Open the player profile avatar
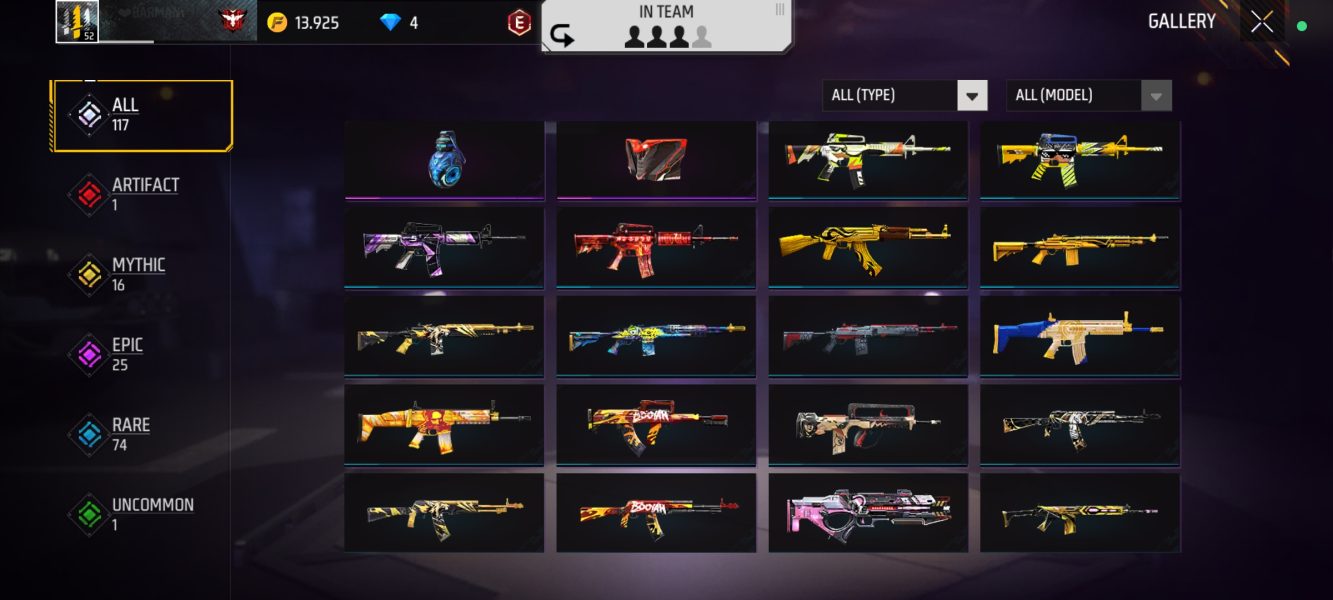 [77, 22]
